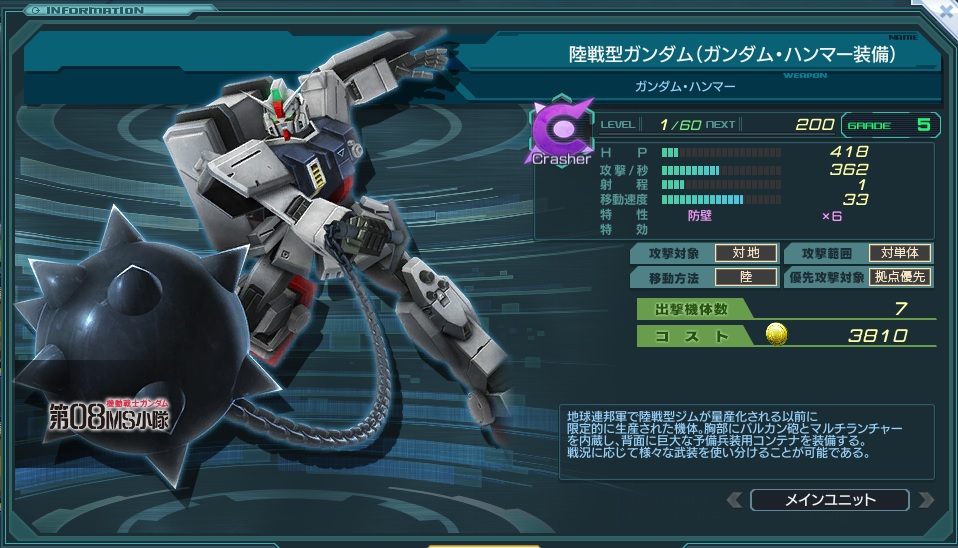Close the Information panel with the X
This screenshot has width=958, height=548.
945,10
